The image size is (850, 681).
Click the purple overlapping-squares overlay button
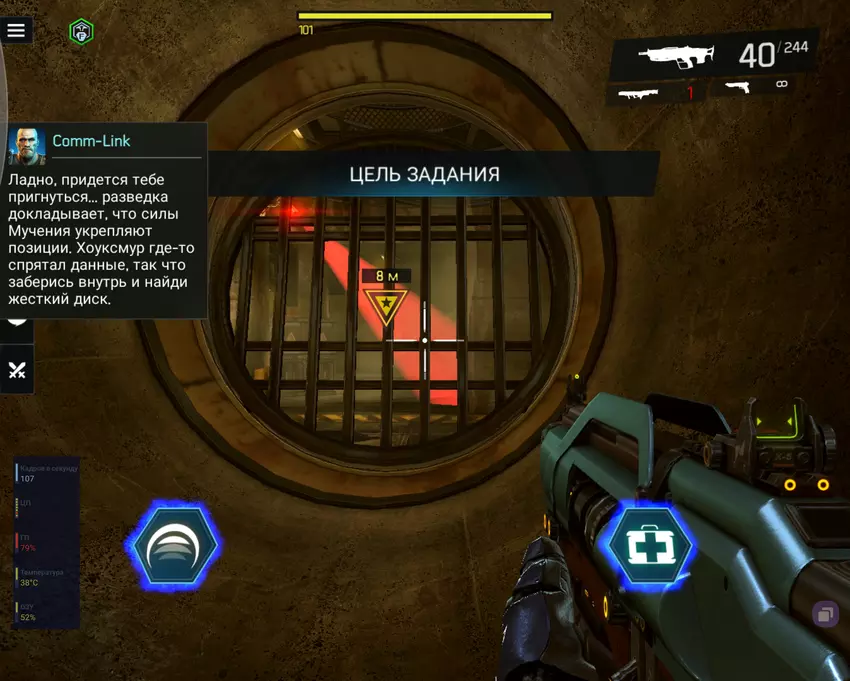[826, 614]
